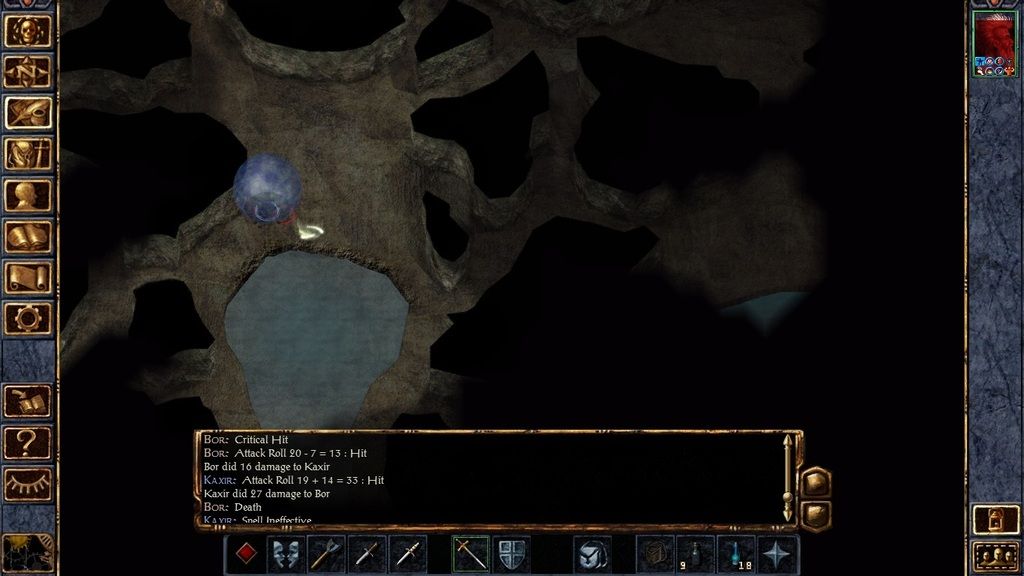Toggle the padlock button
Image resolution: width=1024 pixels, height=576 pixels.
[x=994, y=519]
